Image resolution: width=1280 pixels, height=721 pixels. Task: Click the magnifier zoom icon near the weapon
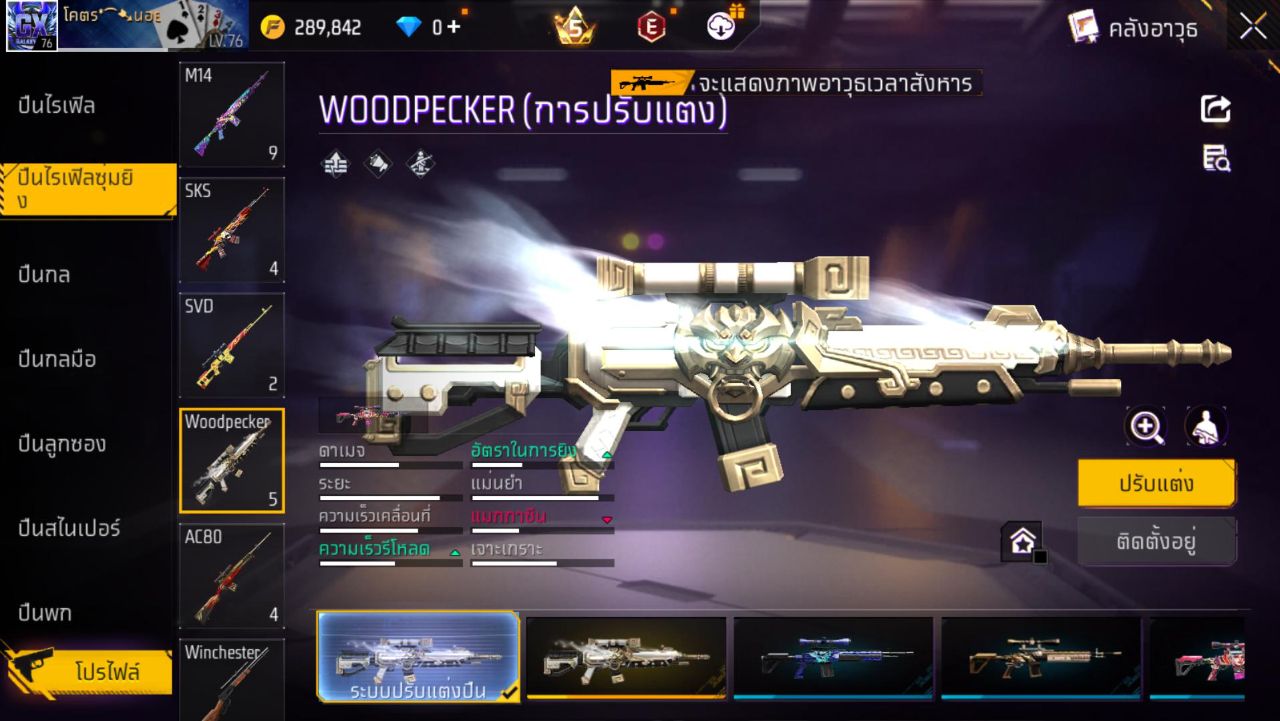[1146, 426]
